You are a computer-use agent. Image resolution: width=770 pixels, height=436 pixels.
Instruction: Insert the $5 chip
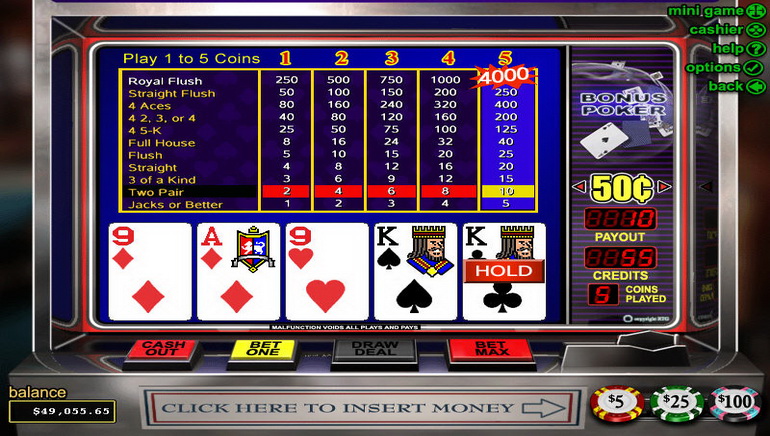tap(615, 404)
